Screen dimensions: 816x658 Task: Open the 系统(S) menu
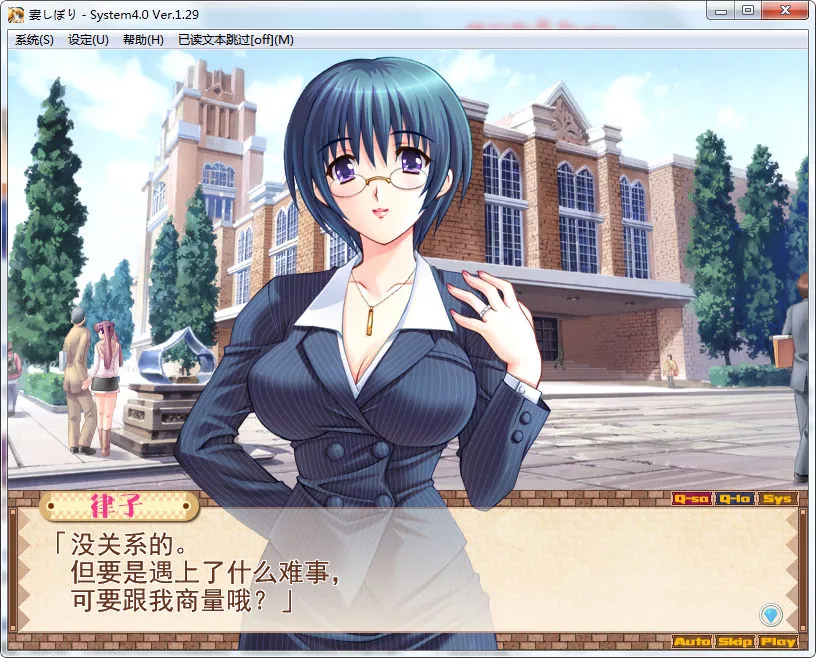[x=34, y=40]
